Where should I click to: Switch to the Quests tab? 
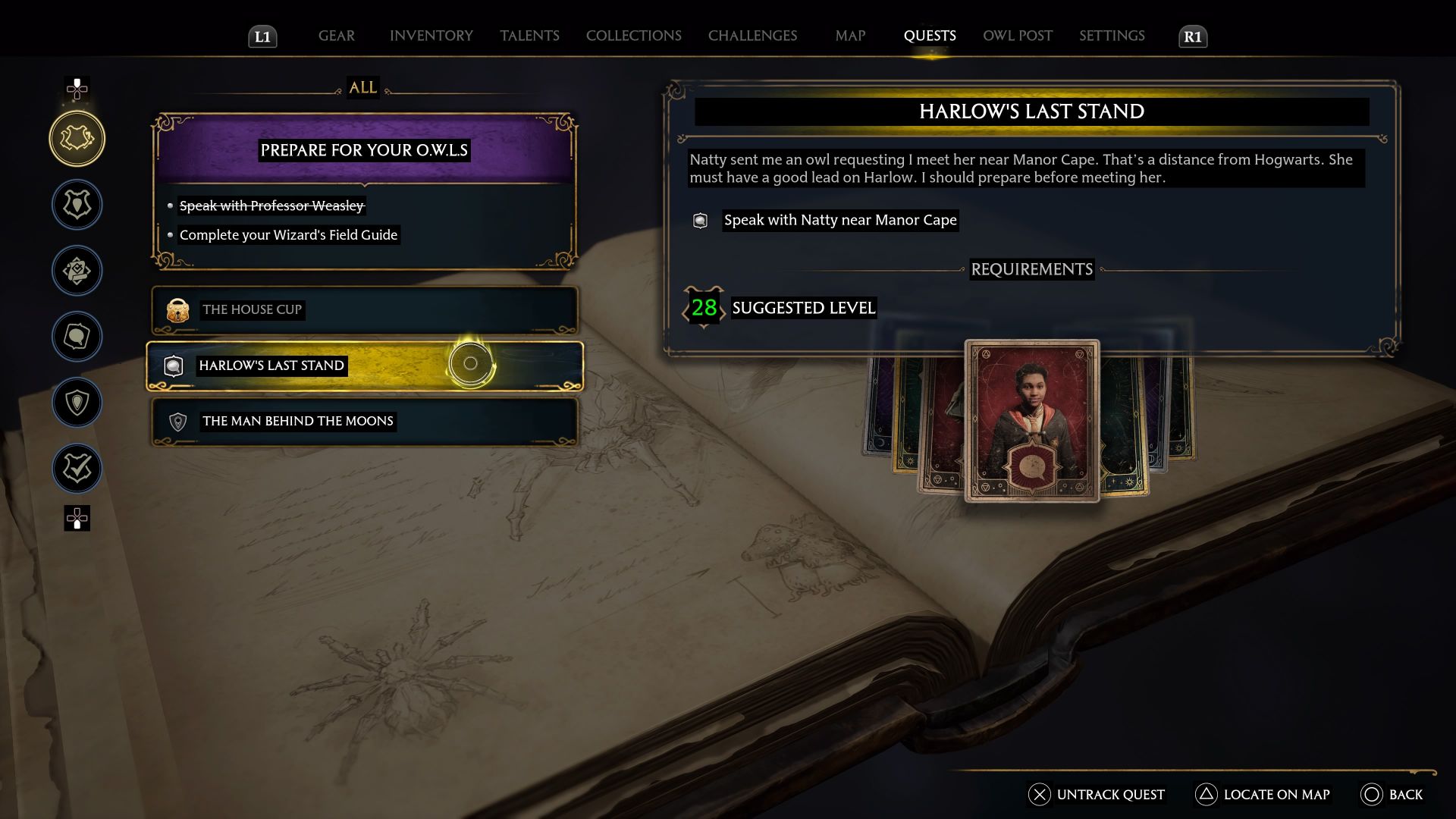[930, 35]
